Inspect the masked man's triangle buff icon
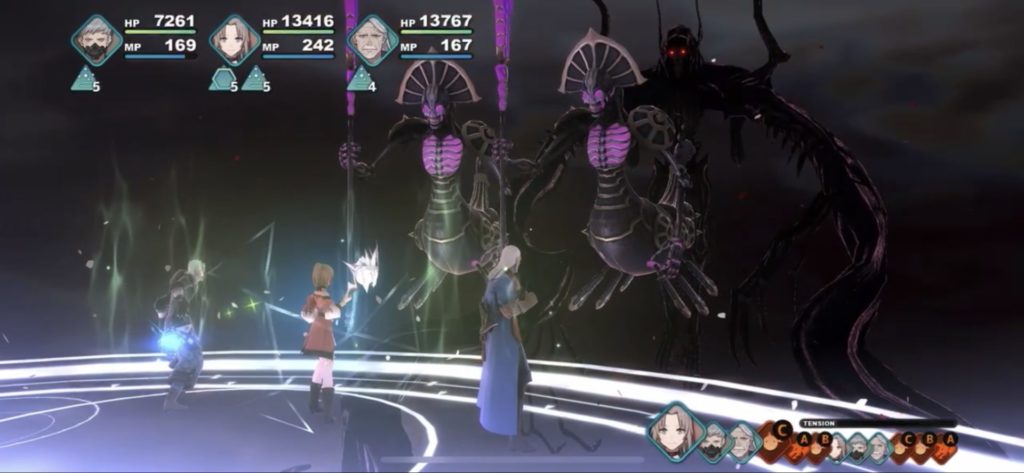The height and width of the screenshot is (473, 1024). tap(83, 78)
